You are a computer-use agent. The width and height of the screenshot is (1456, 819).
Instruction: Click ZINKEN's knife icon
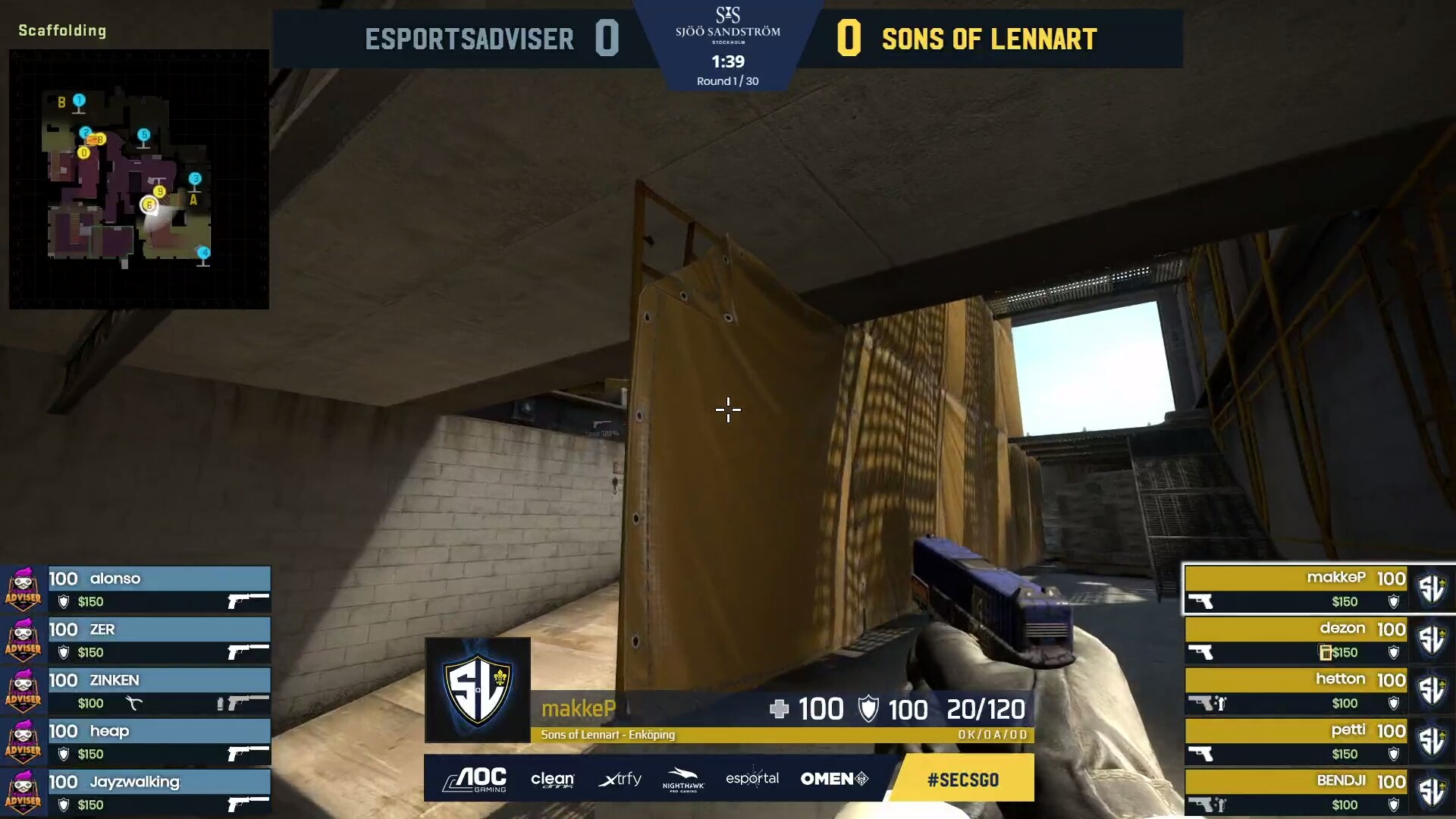click(131, 702)
